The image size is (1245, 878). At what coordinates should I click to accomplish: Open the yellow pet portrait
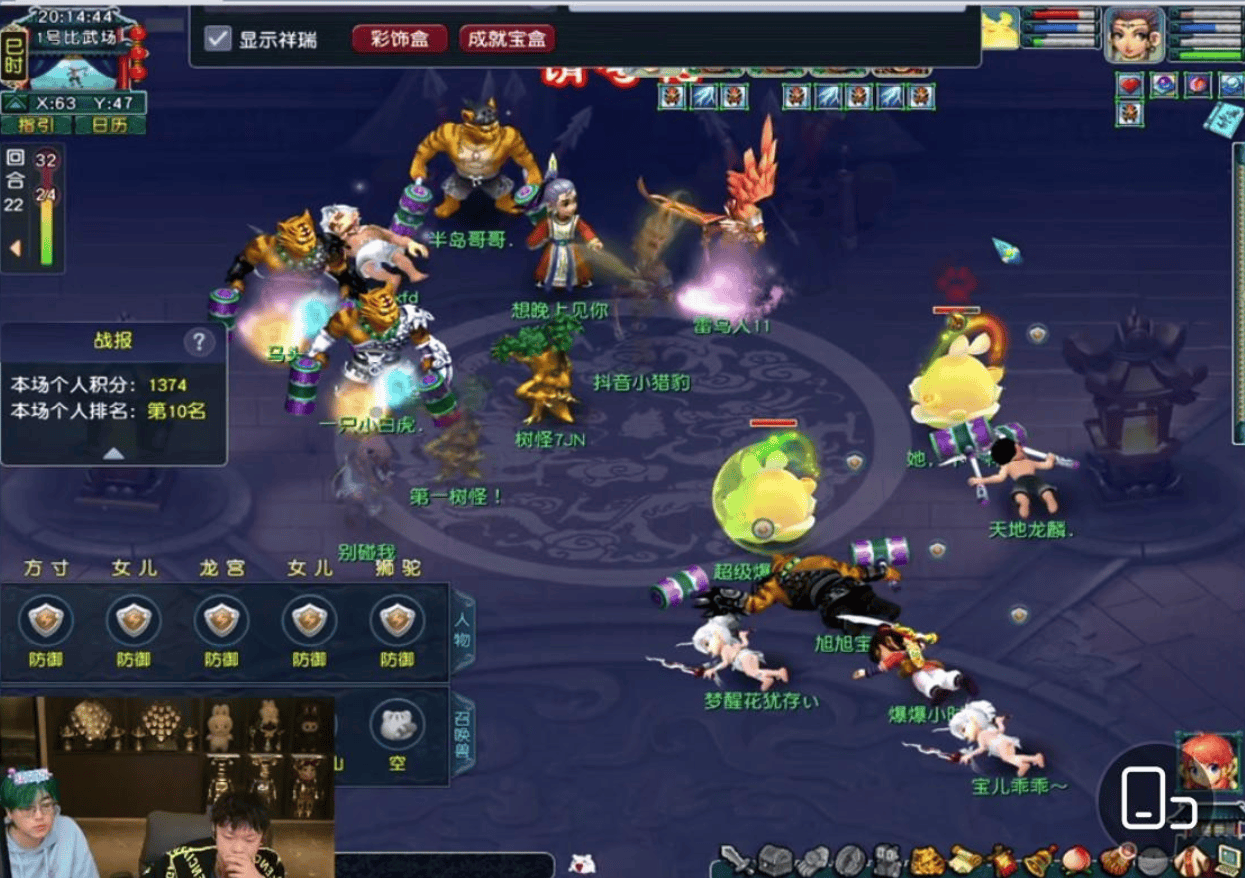[1001, 29]
